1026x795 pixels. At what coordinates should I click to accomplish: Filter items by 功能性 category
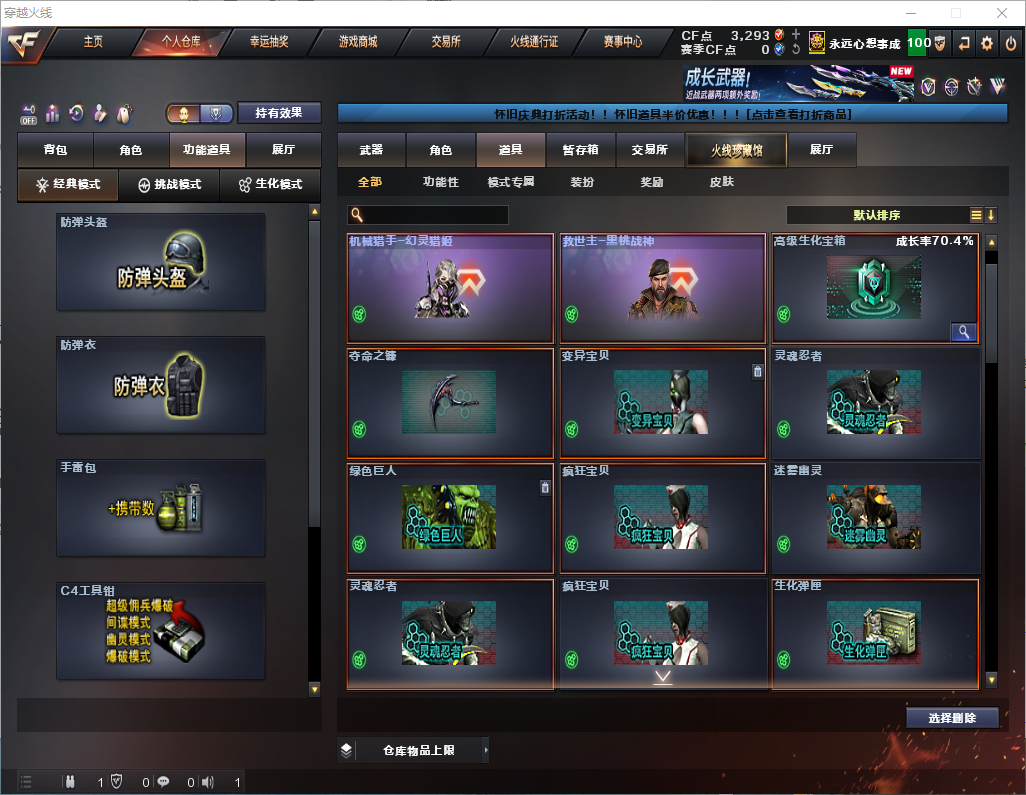440,182
